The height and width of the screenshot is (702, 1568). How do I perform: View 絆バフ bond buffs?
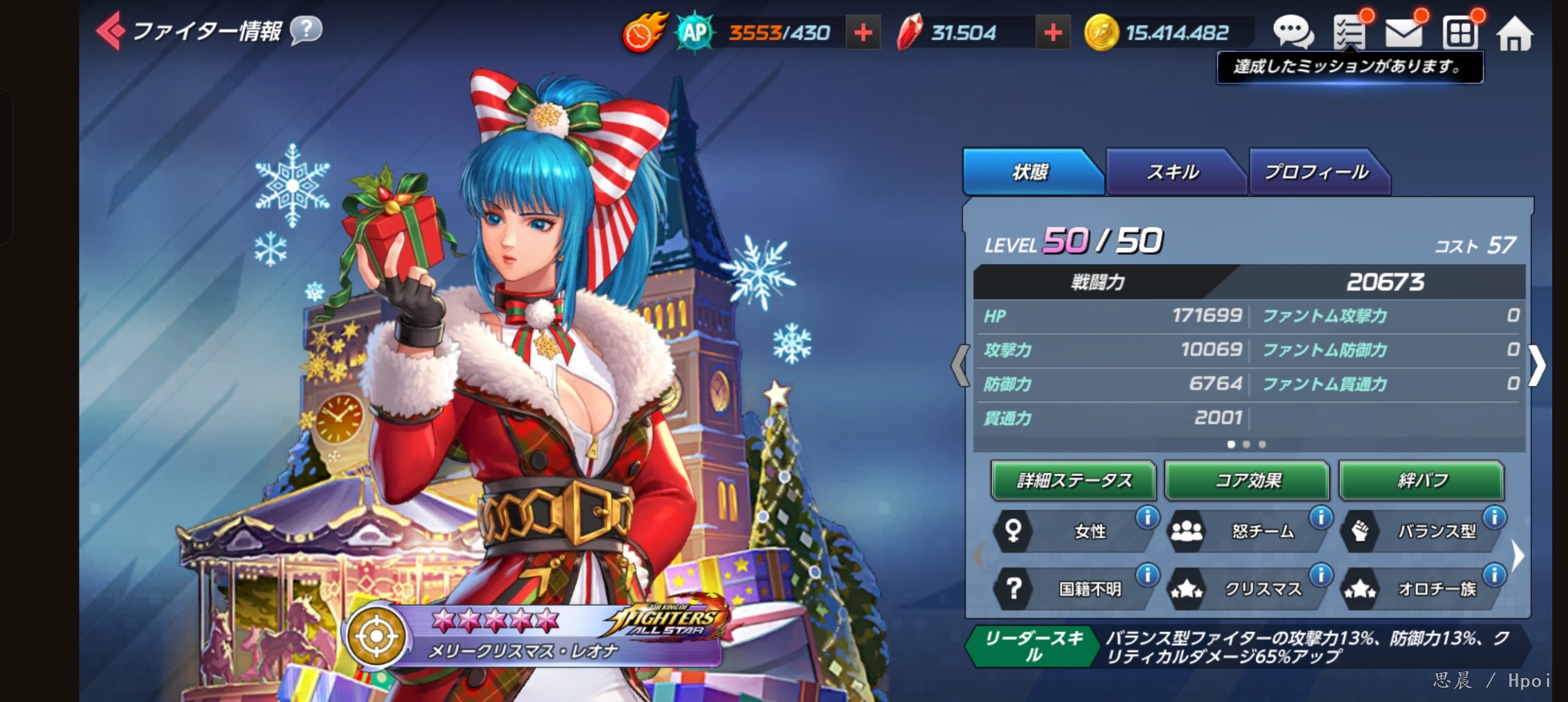tap(1421, 480)
